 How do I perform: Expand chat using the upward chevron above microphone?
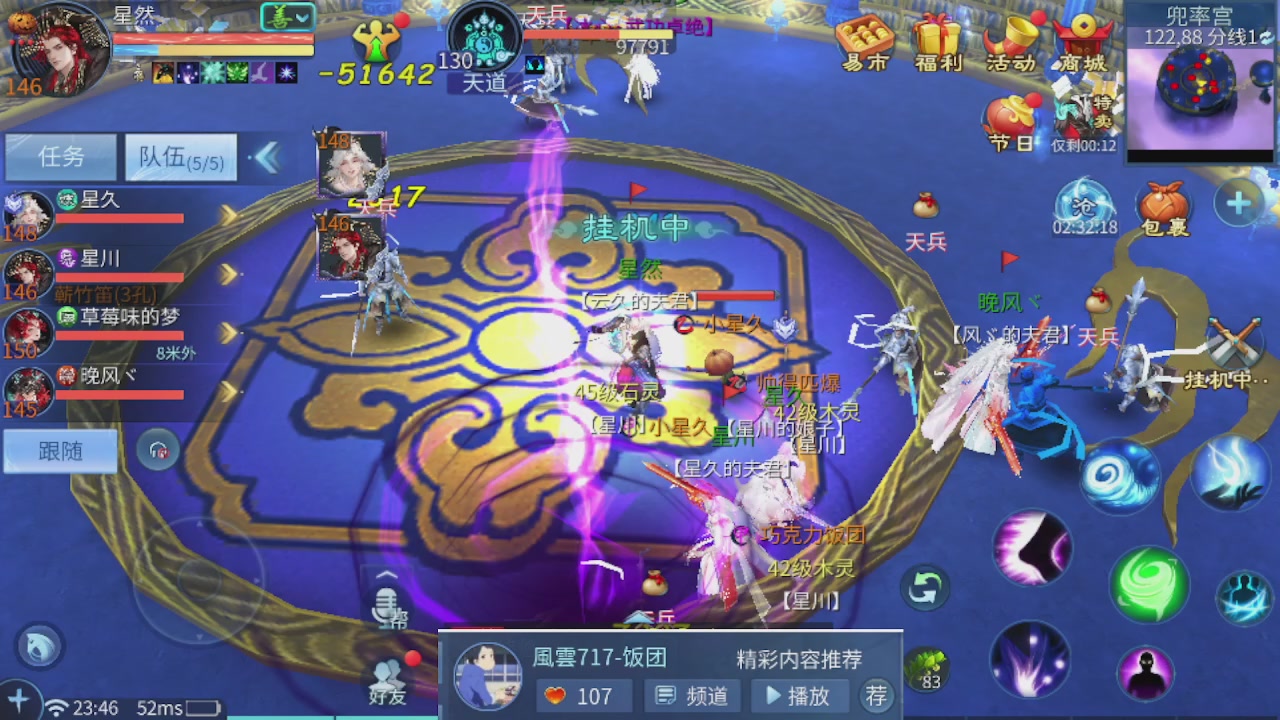coord(385,573)
